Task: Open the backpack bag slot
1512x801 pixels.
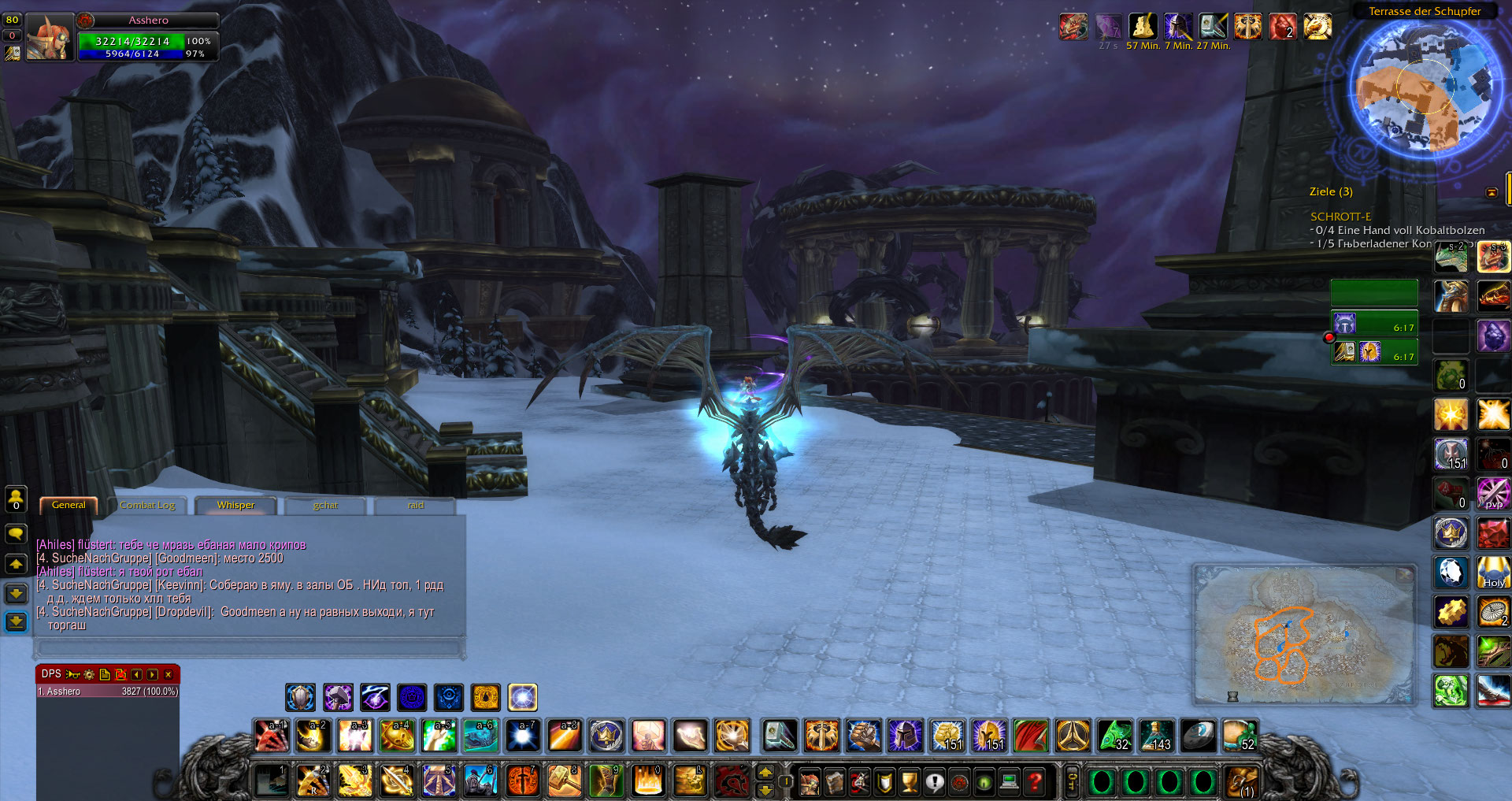Action: tap(1242, 782)
